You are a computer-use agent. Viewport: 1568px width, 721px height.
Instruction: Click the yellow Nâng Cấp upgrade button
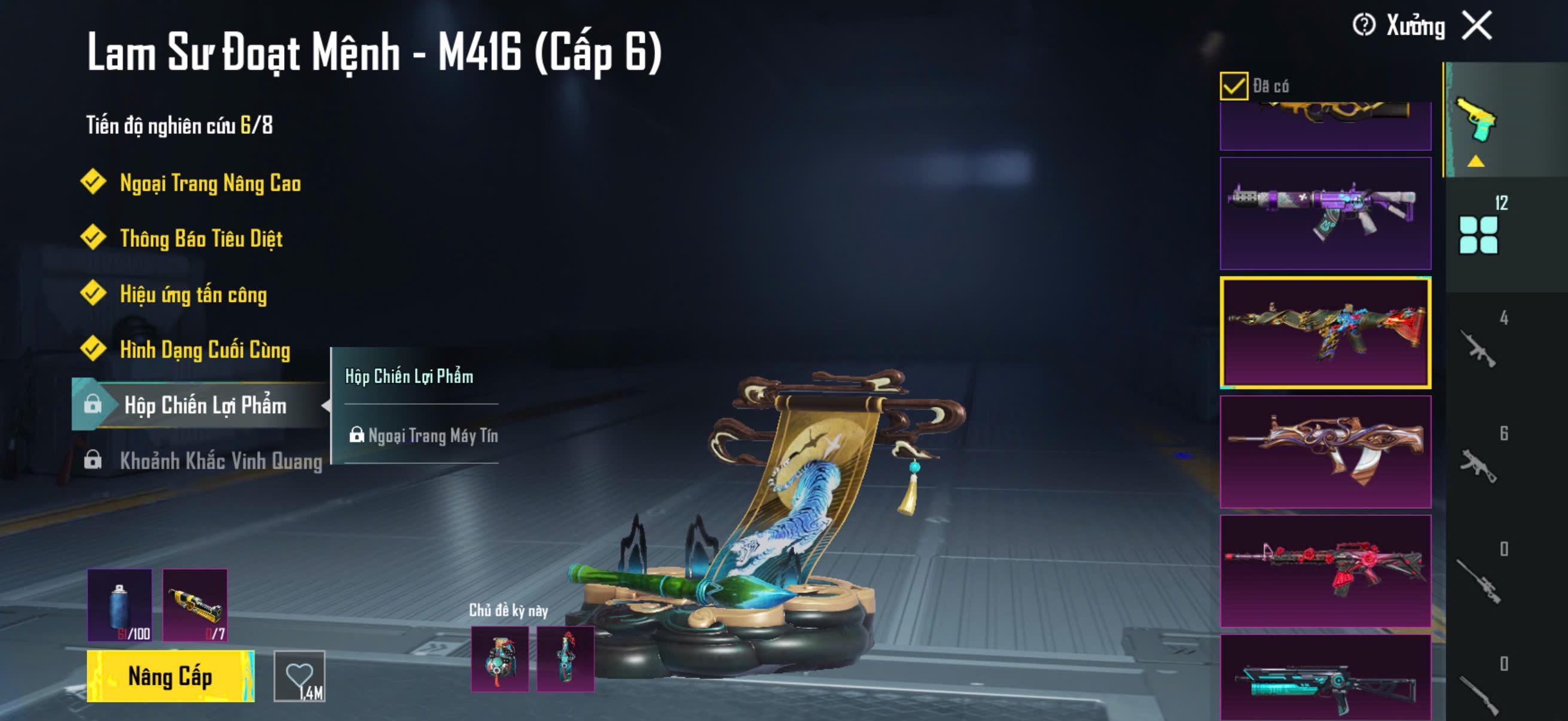point(170,676)
